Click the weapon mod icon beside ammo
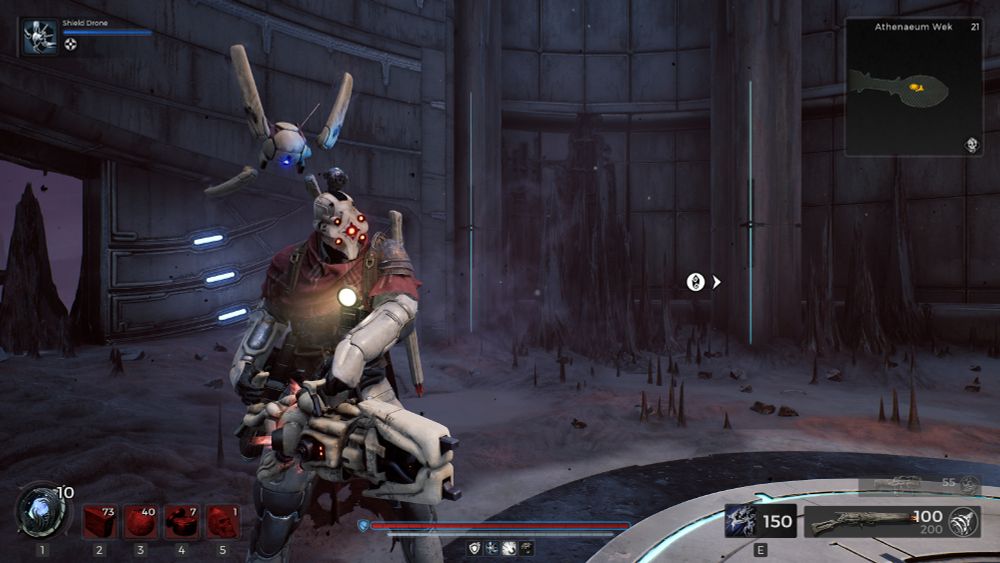The height and width of the screenshot is (563, 1000). [964, 521]
